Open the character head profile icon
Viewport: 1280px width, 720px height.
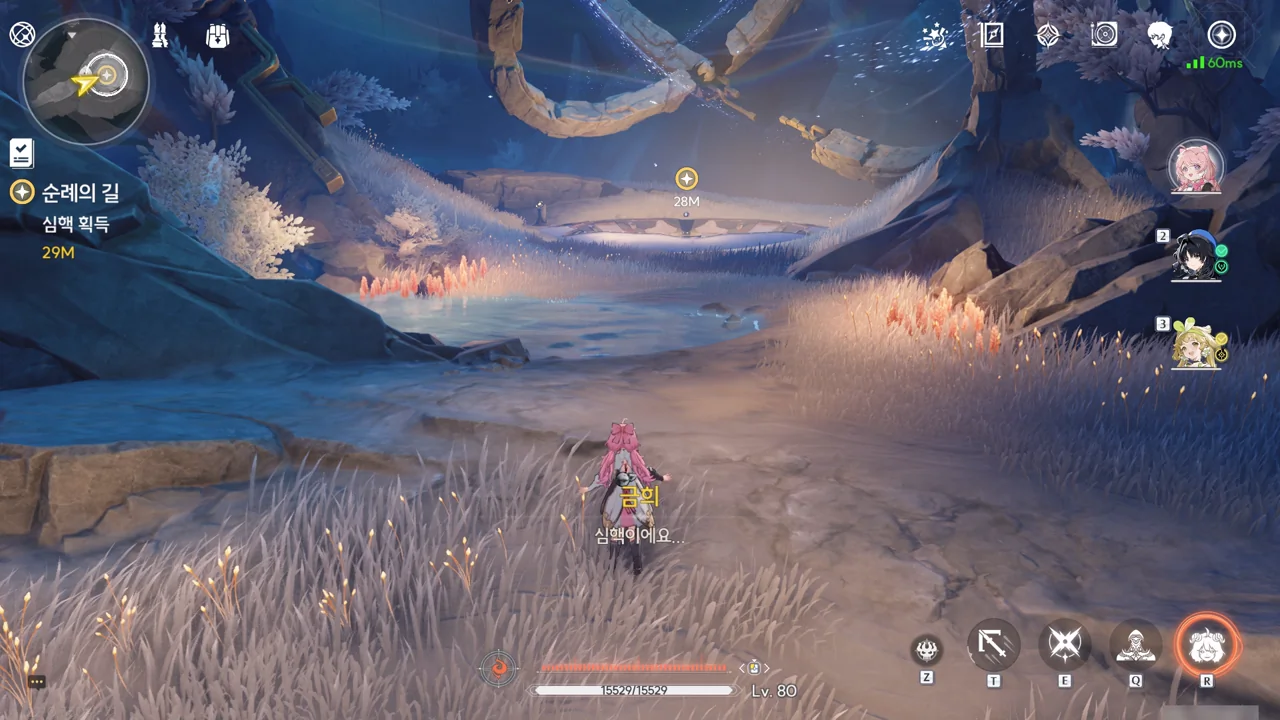1160,36
